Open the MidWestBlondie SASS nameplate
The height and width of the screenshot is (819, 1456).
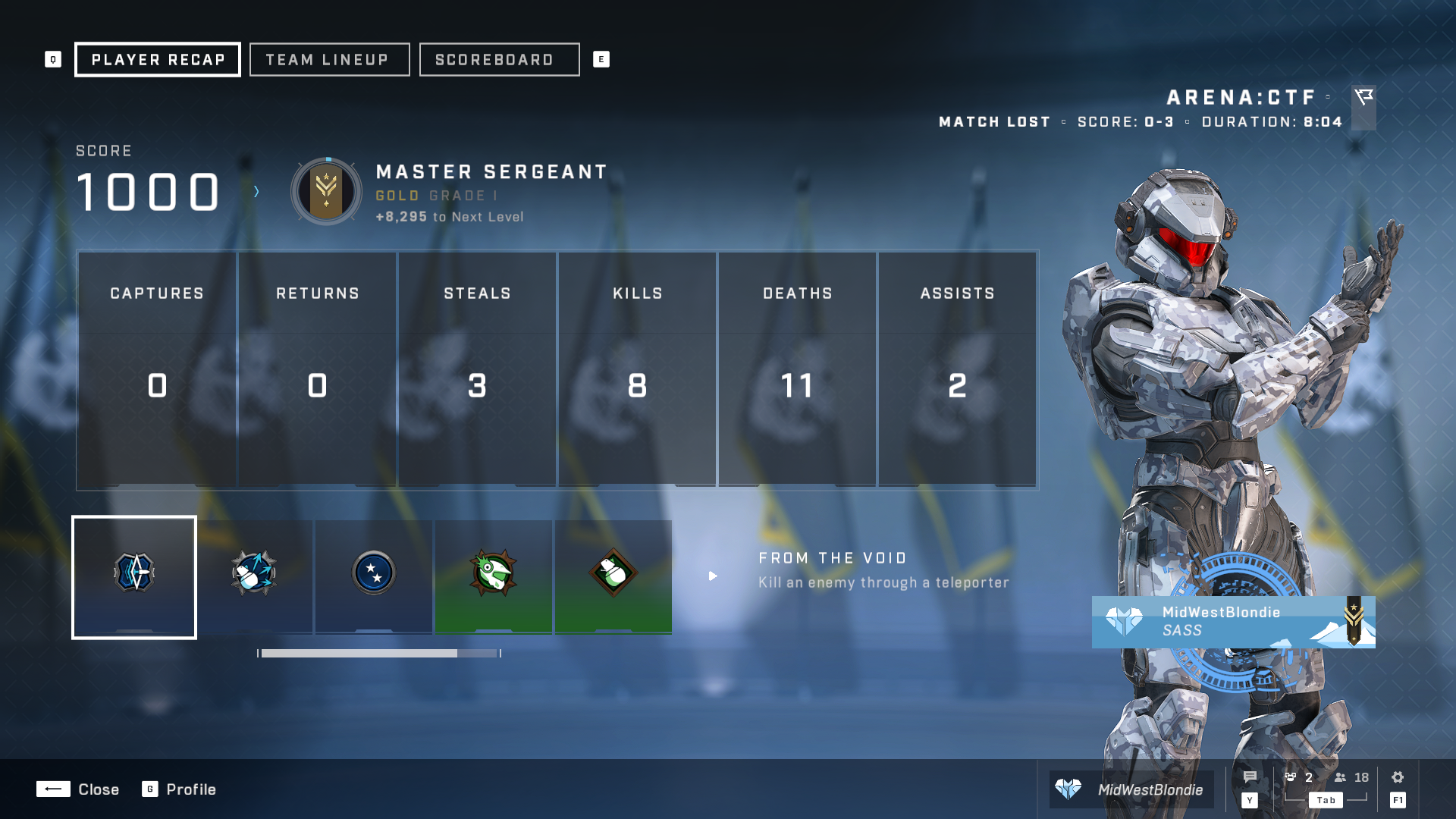click(1233, 622)
